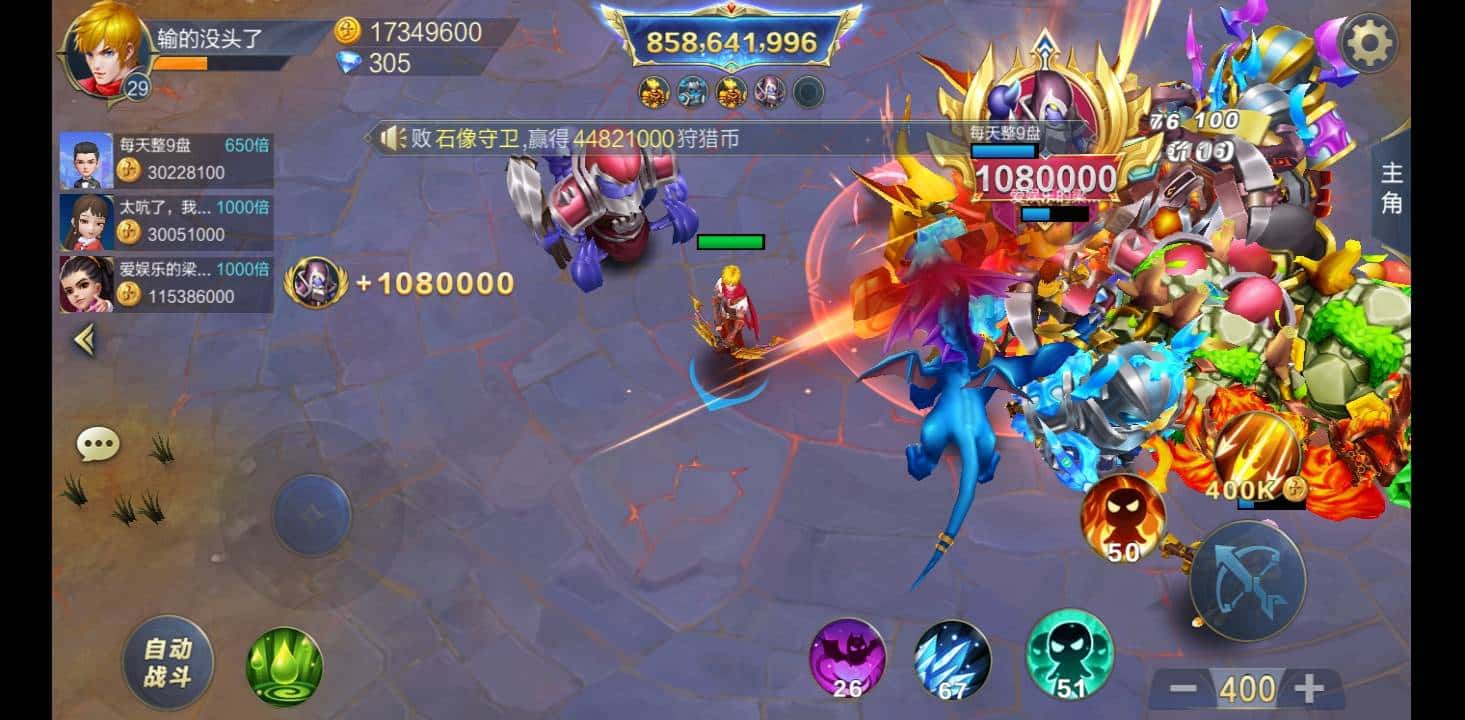The width and height of the screenshot is (1465, 720).
Task: Cast the ice shard skill
Action: point(952,658)
